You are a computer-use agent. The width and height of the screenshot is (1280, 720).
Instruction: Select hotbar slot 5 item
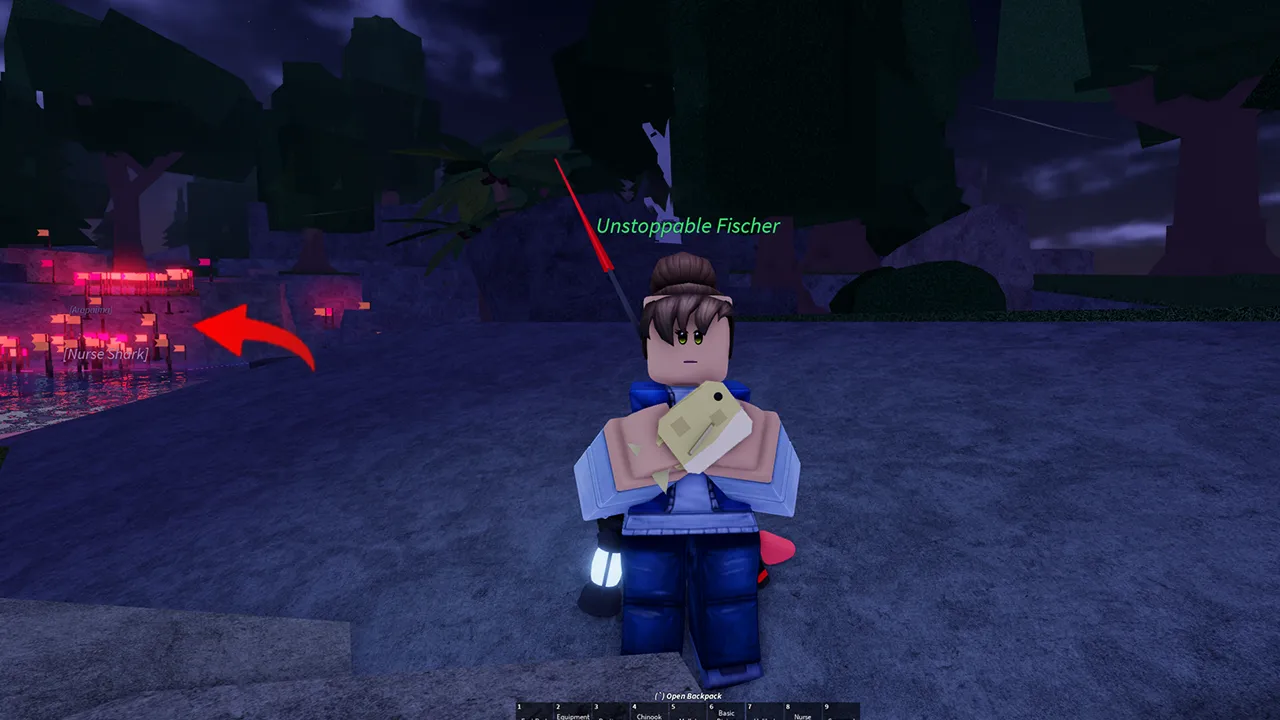[x=688, y=712]
